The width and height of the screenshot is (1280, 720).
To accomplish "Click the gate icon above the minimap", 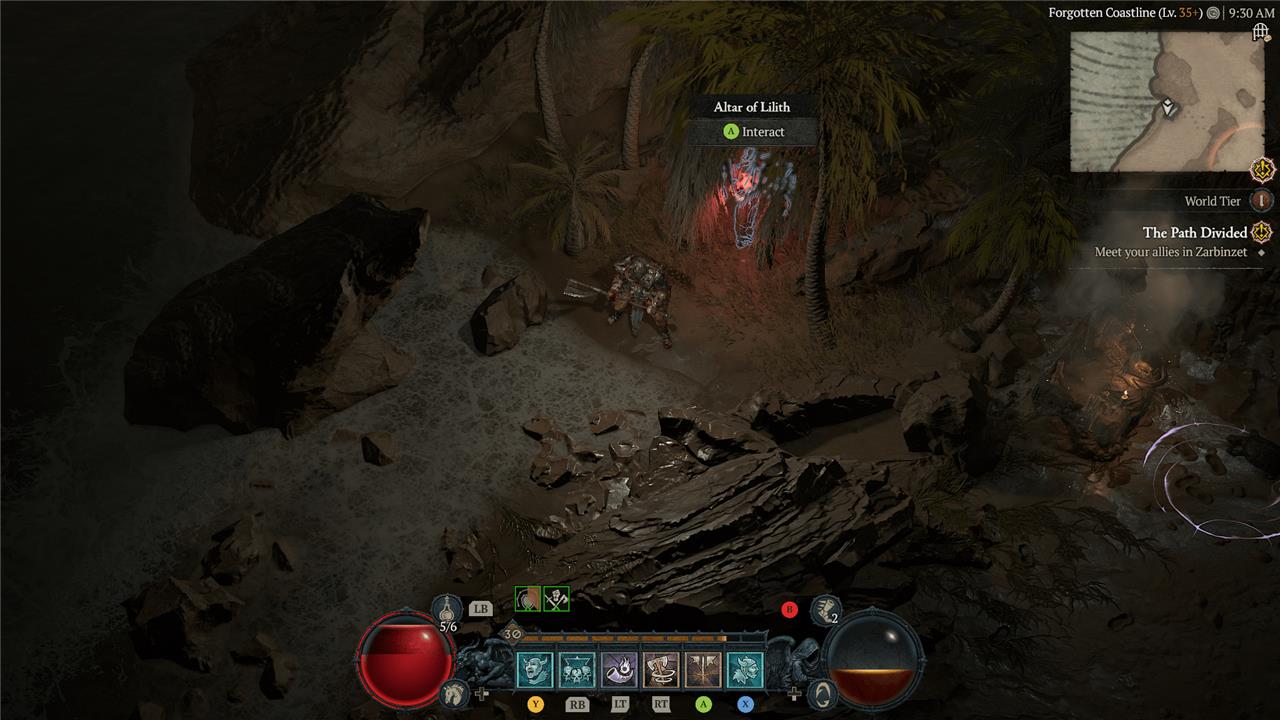I will point(1261,33).
